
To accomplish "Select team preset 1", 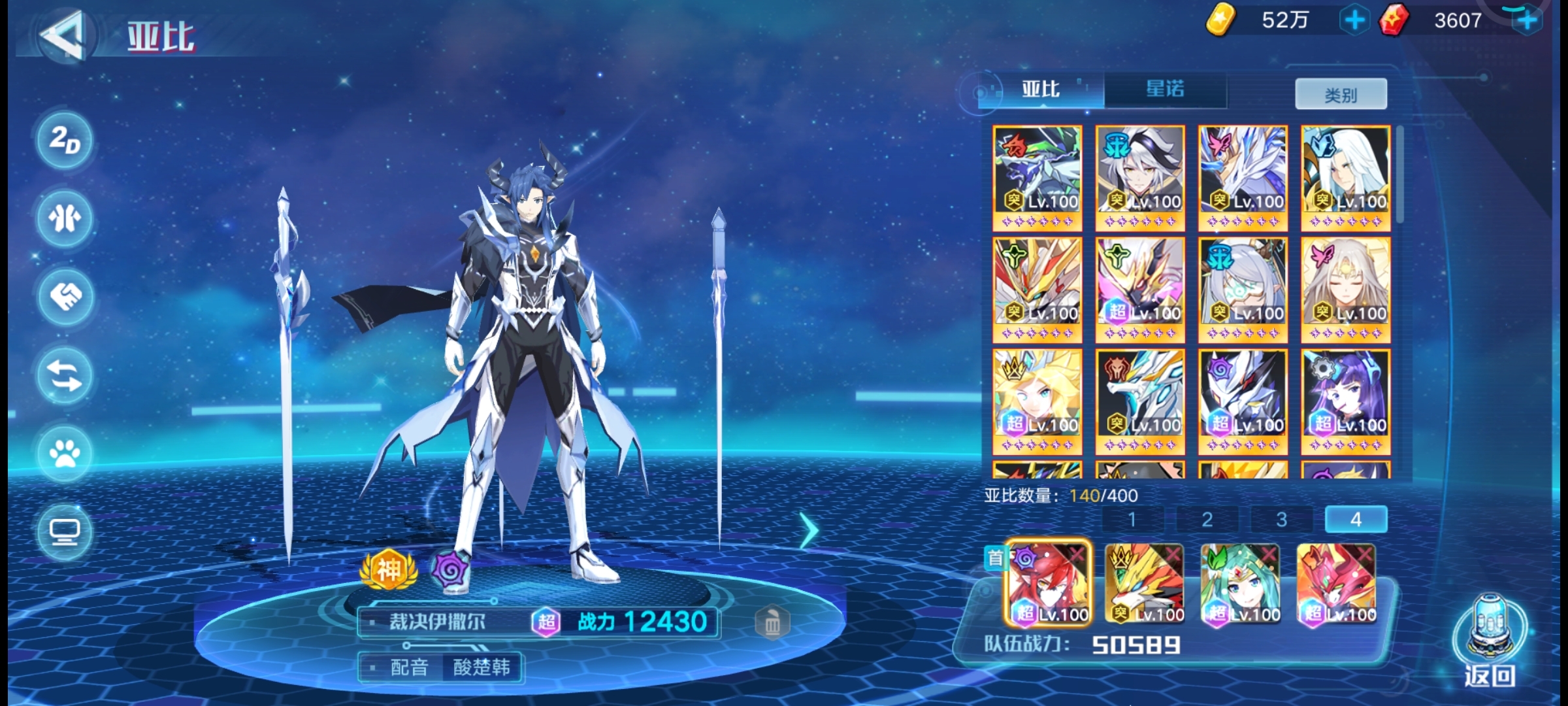I will click(1132, 520).
